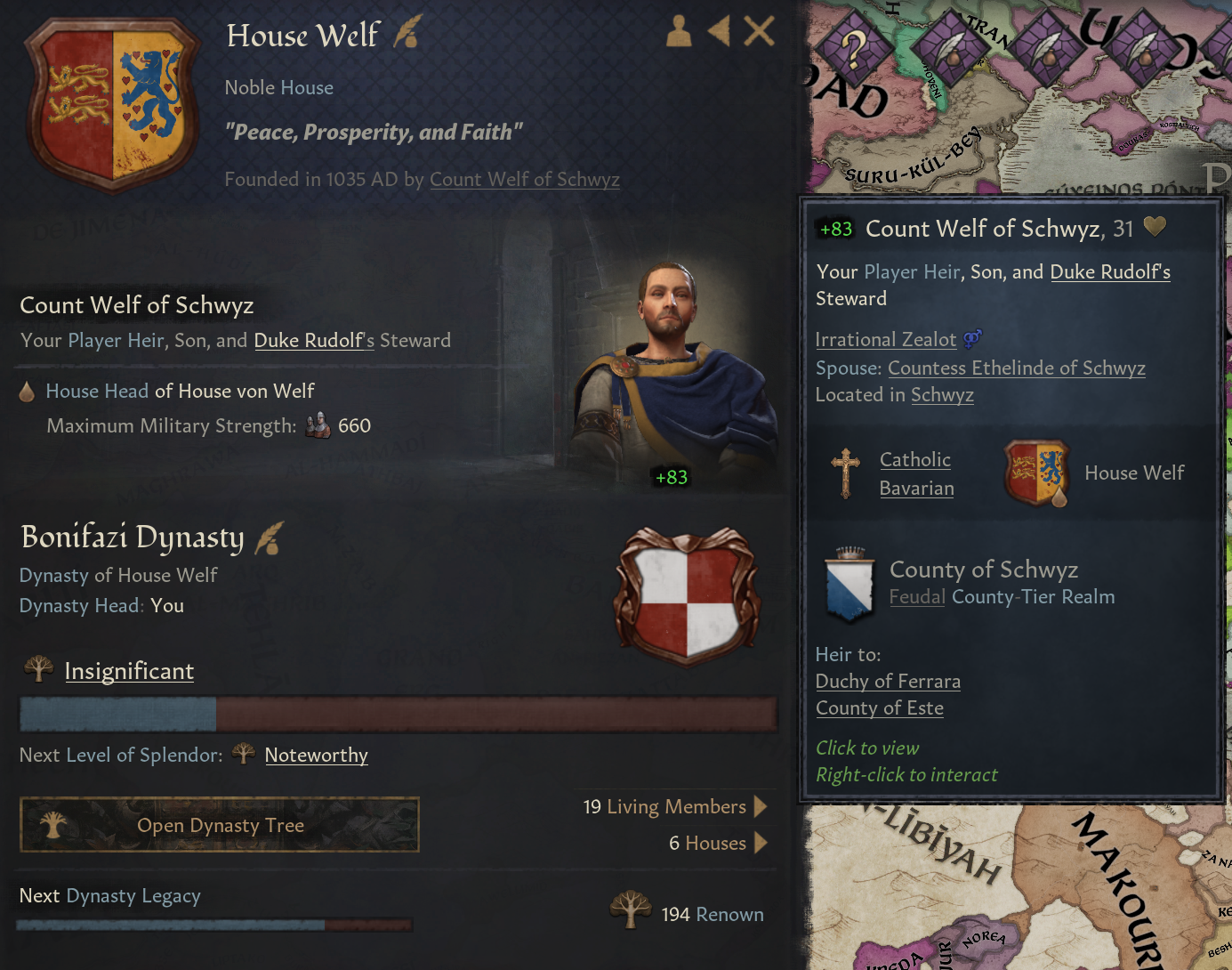Click the dynasty splendor progress bar
This screenshot has width=1232, height=970.
click(x=398, y=714)
